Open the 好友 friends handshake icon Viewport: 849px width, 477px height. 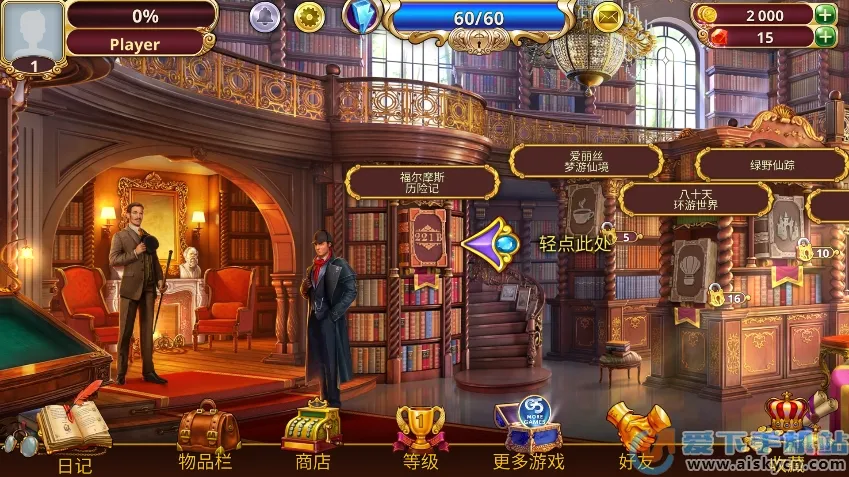637,429
